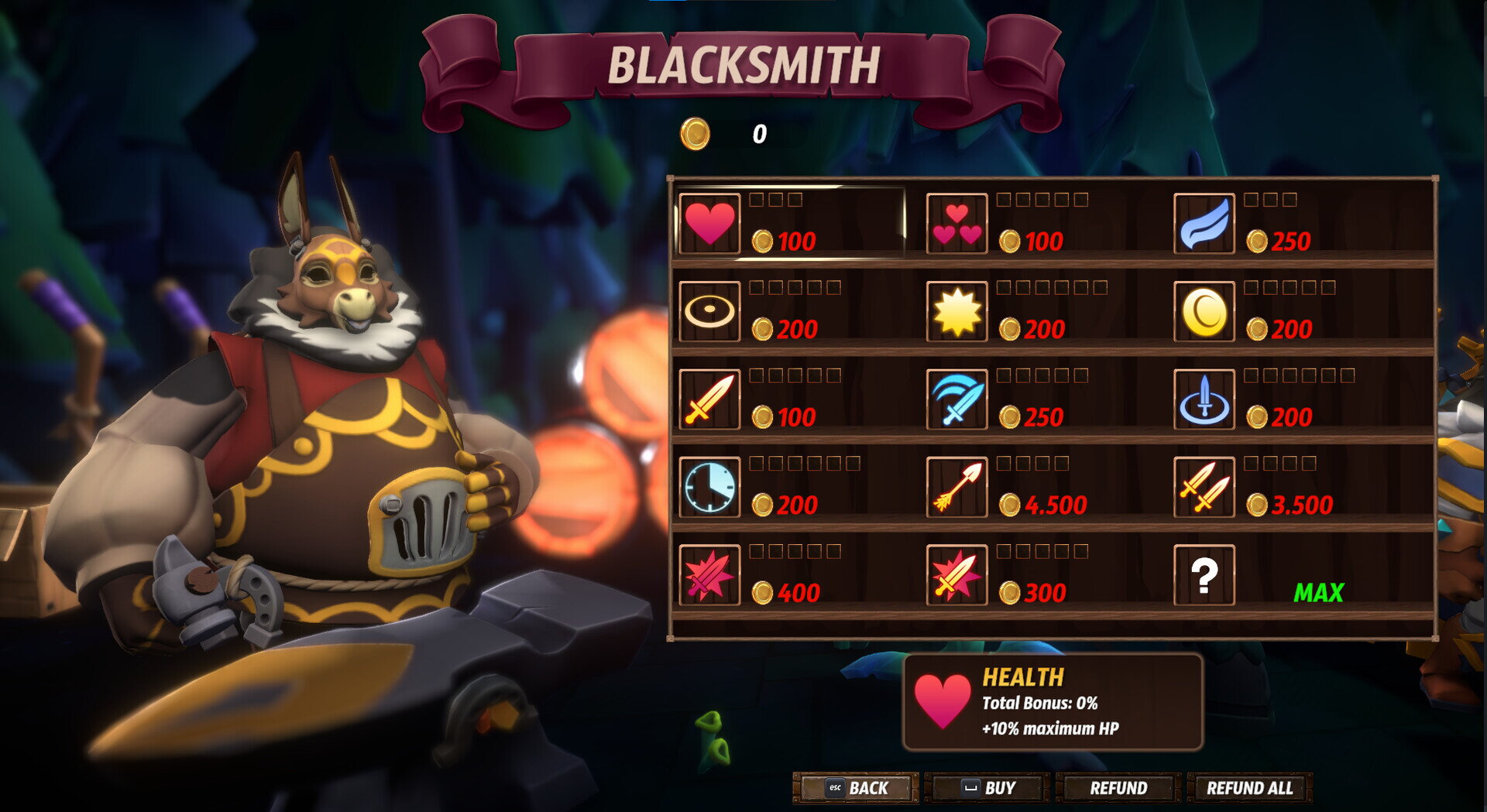Click the Refund button
Image resolution: width=1487 pixels, height=812 pixels.
[x=1118, y=788]
